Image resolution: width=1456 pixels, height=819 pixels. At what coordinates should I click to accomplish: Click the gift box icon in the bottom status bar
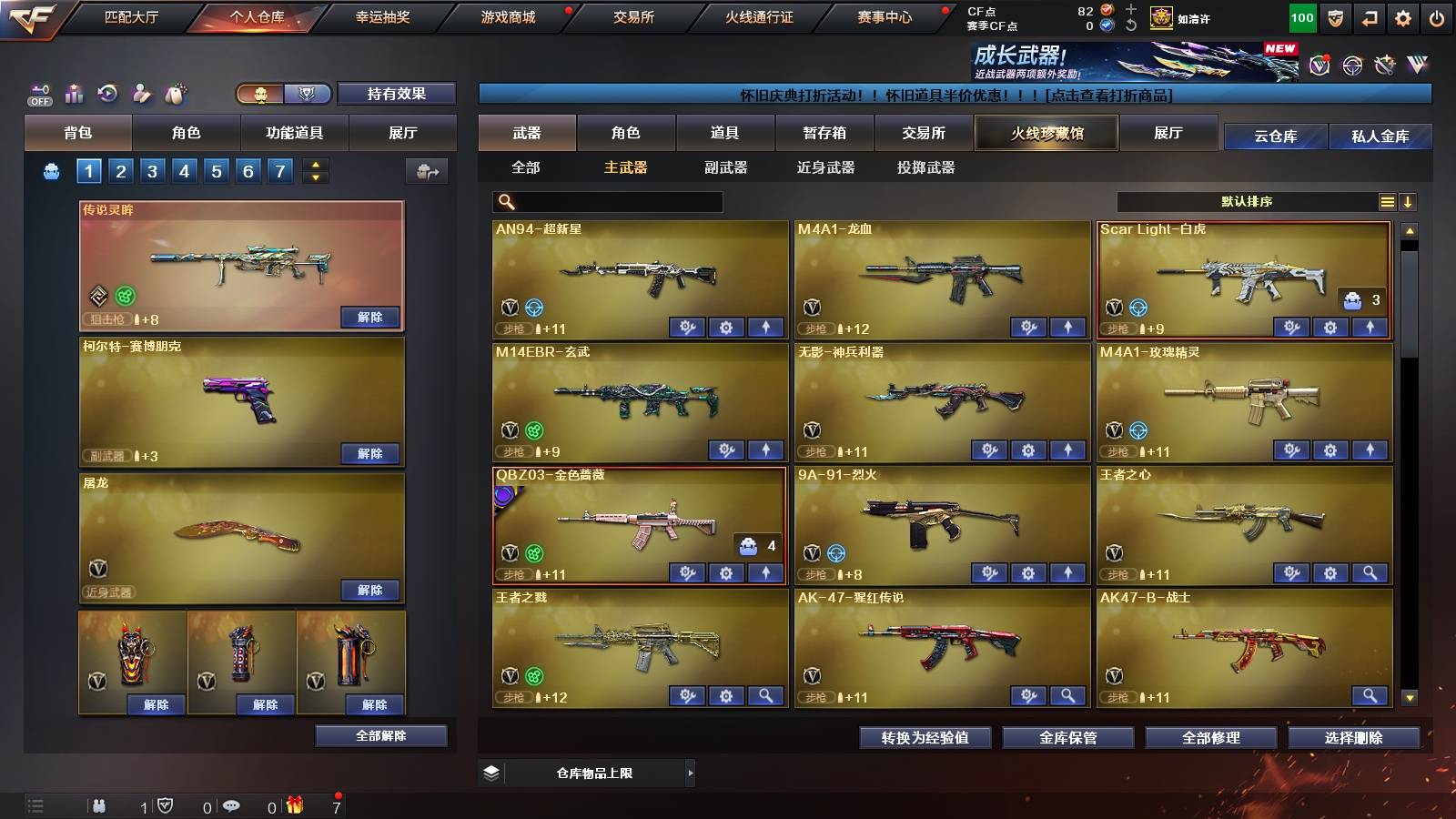point(292,805)
